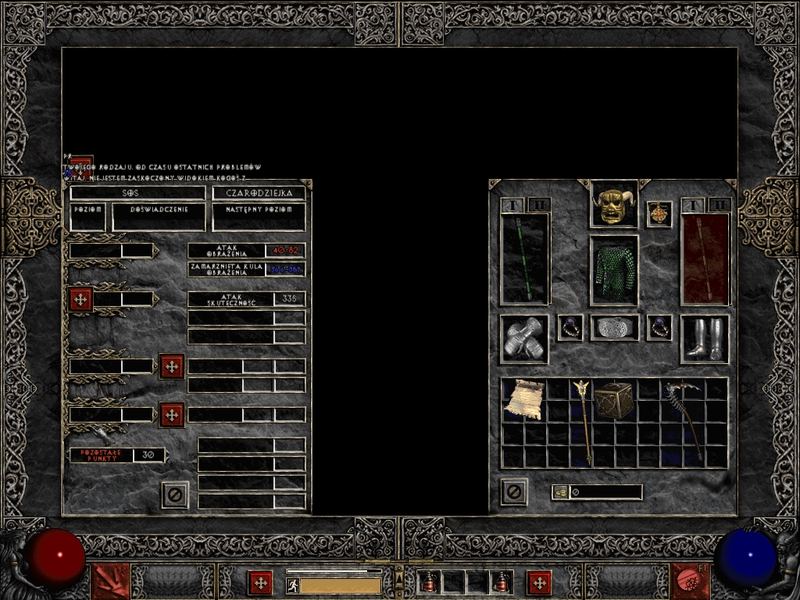The image size is (800, 600).
Task: Pick up the parchment scroll in the backpack
Action: 523,400
